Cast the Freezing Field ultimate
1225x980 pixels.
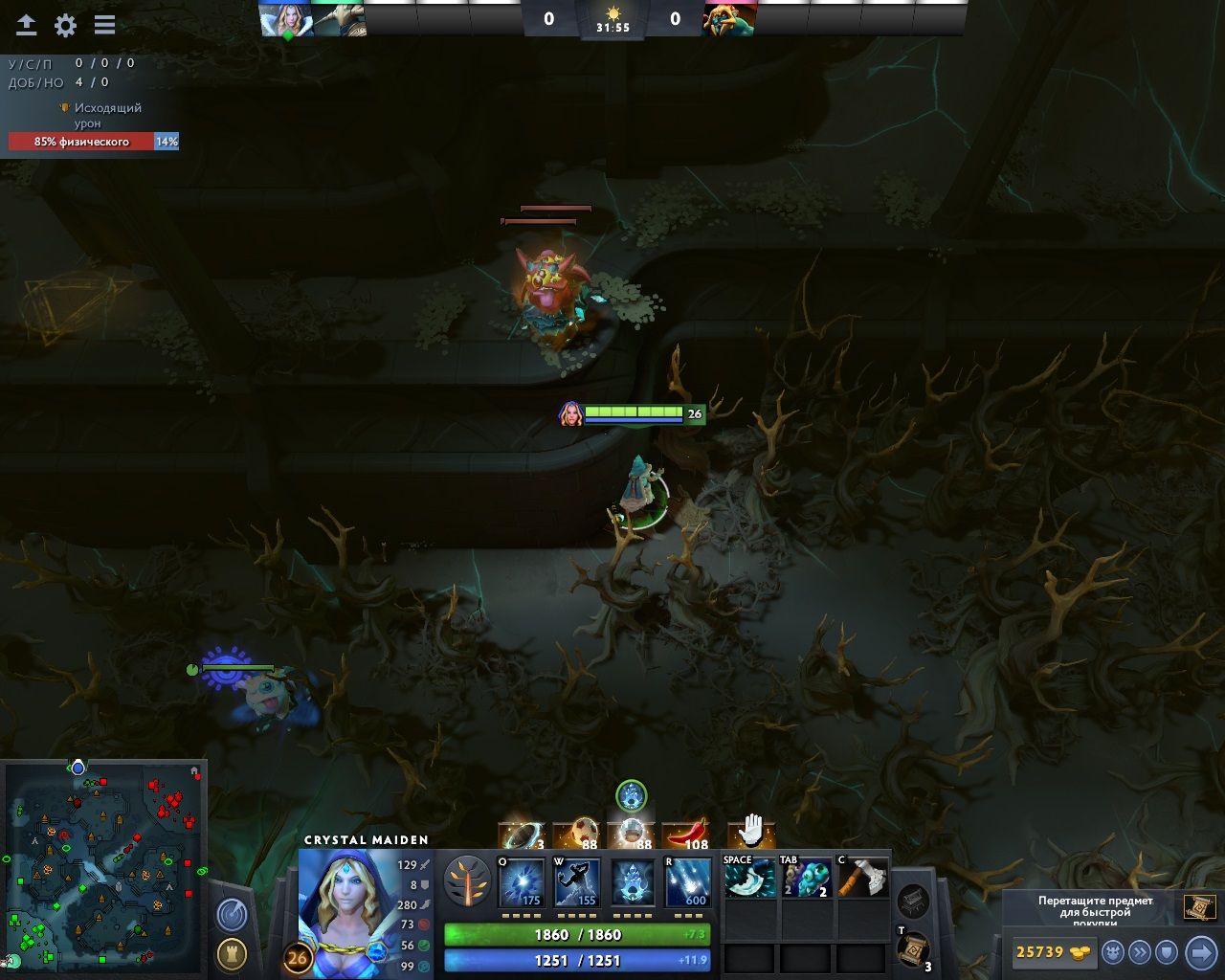688,882
